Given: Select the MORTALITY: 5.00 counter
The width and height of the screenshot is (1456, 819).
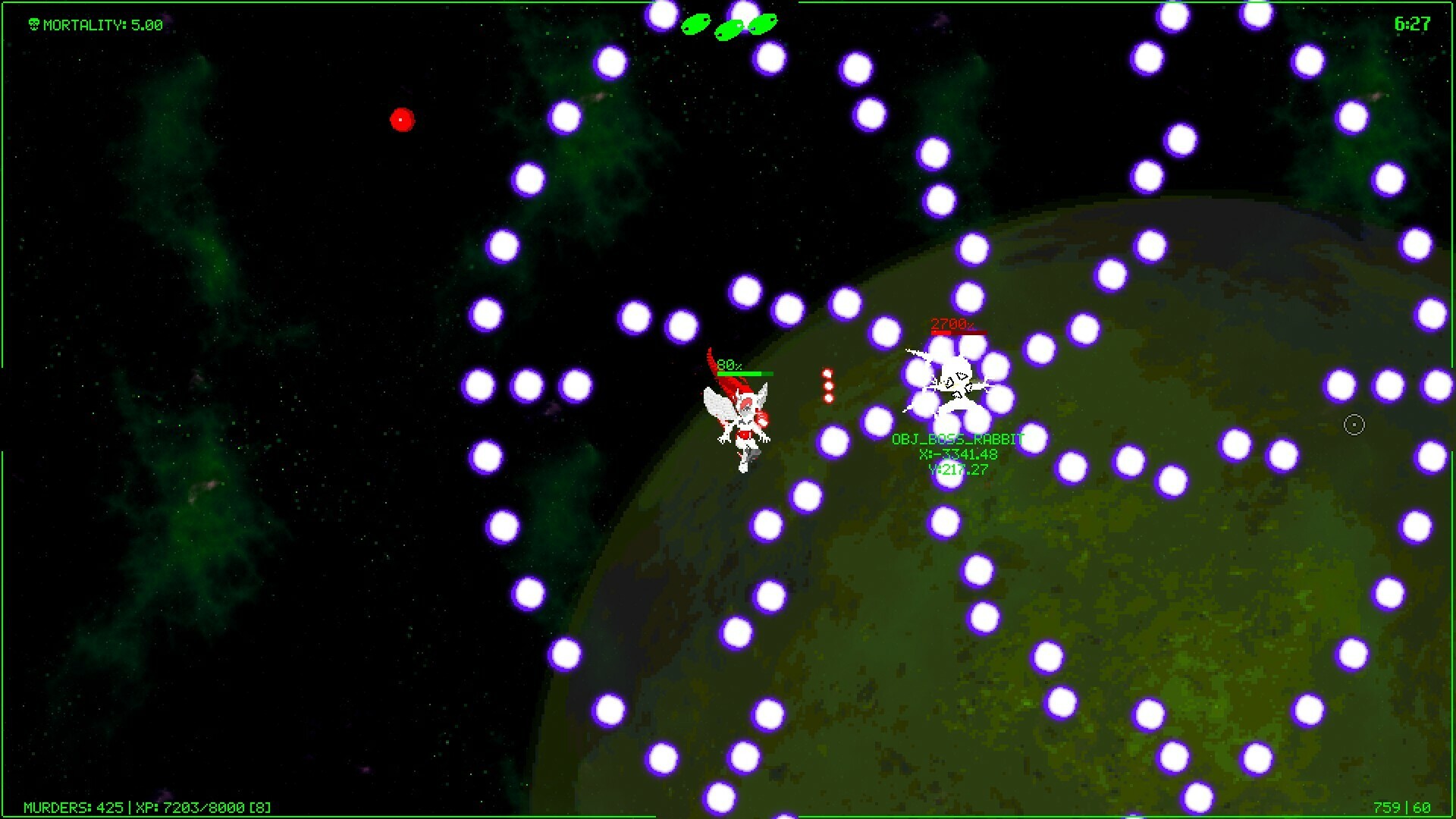Looking at the screenshot, I should pyautogui.click(x=102, y=24).
